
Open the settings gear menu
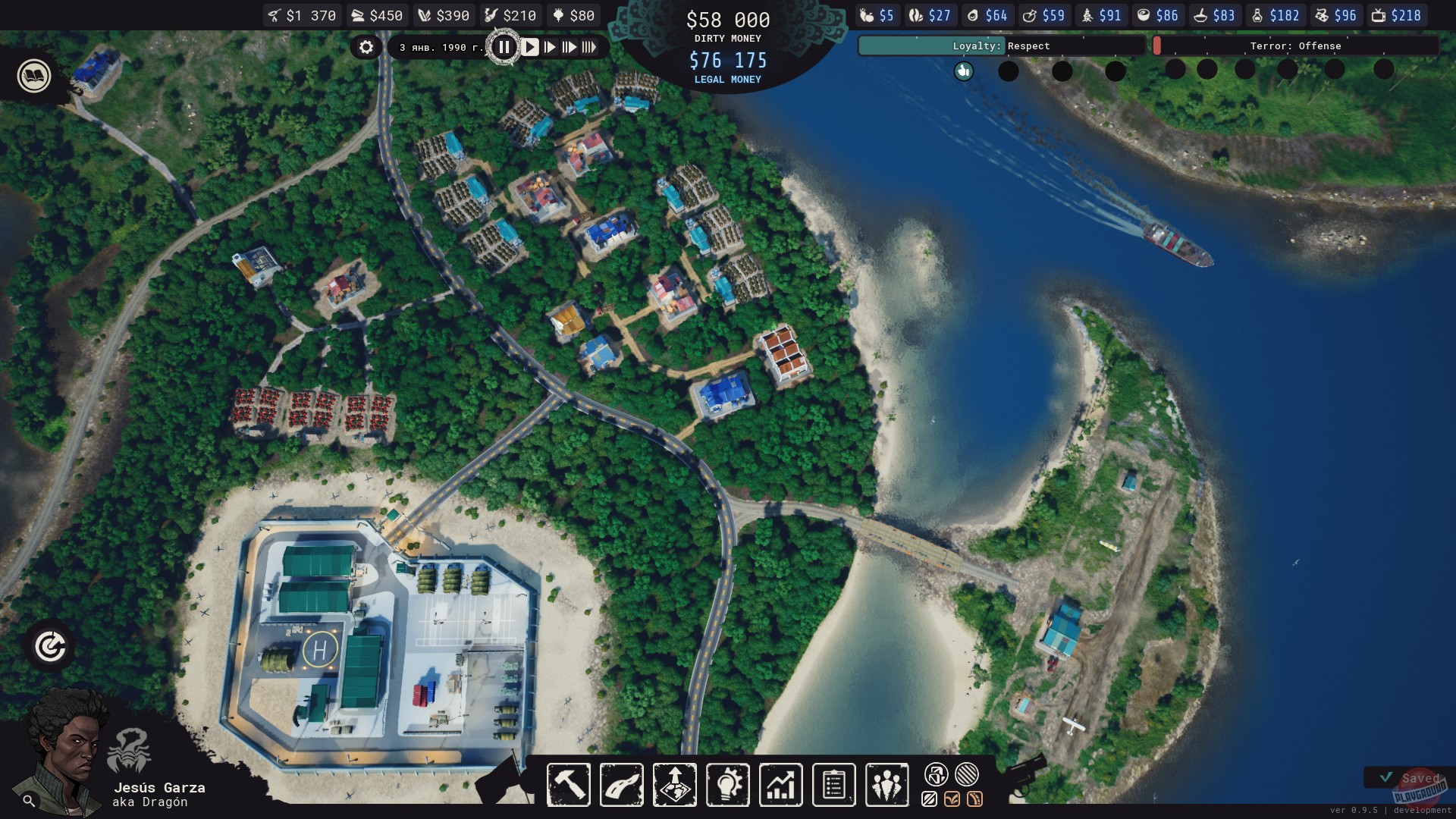pos(367,47)
